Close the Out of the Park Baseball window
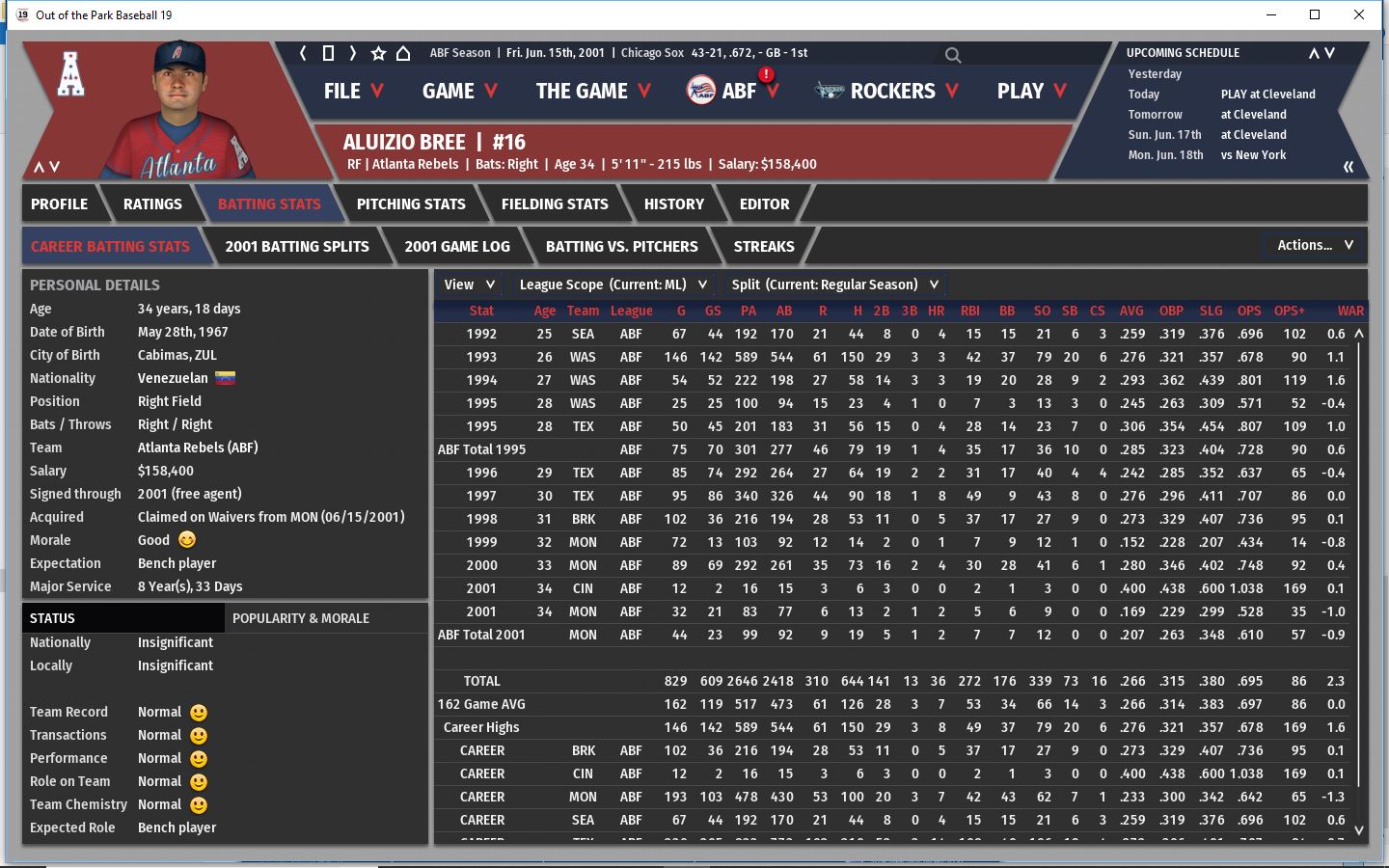The width and height of the screenshot is (1389, 868). [1359, 14]
